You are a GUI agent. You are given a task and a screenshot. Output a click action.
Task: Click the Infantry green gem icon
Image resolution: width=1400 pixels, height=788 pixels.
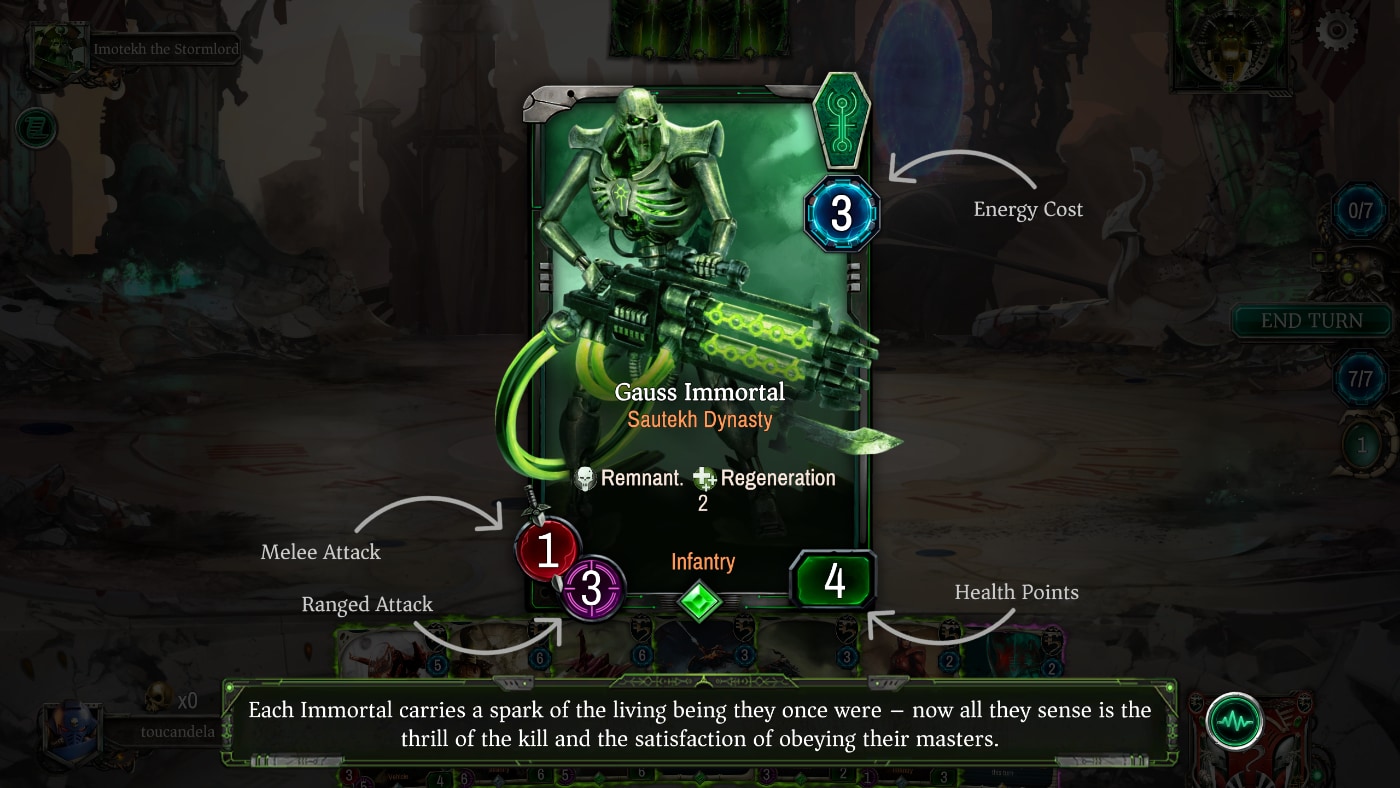(700, 602)
